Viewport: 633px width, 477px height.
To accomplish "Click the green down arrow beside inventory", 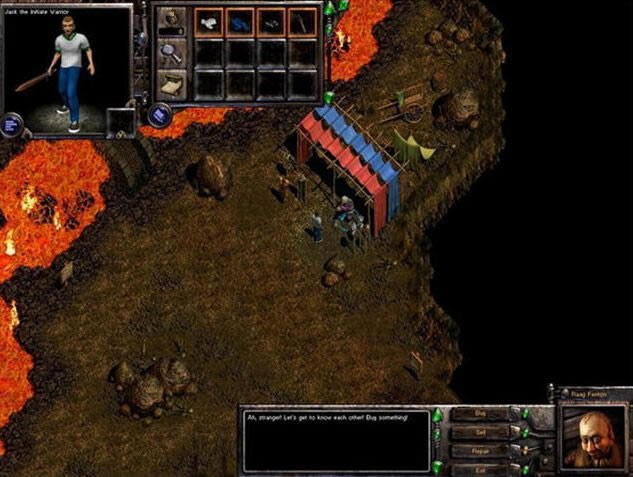I will pyautogui.click(x=329, y=97).
